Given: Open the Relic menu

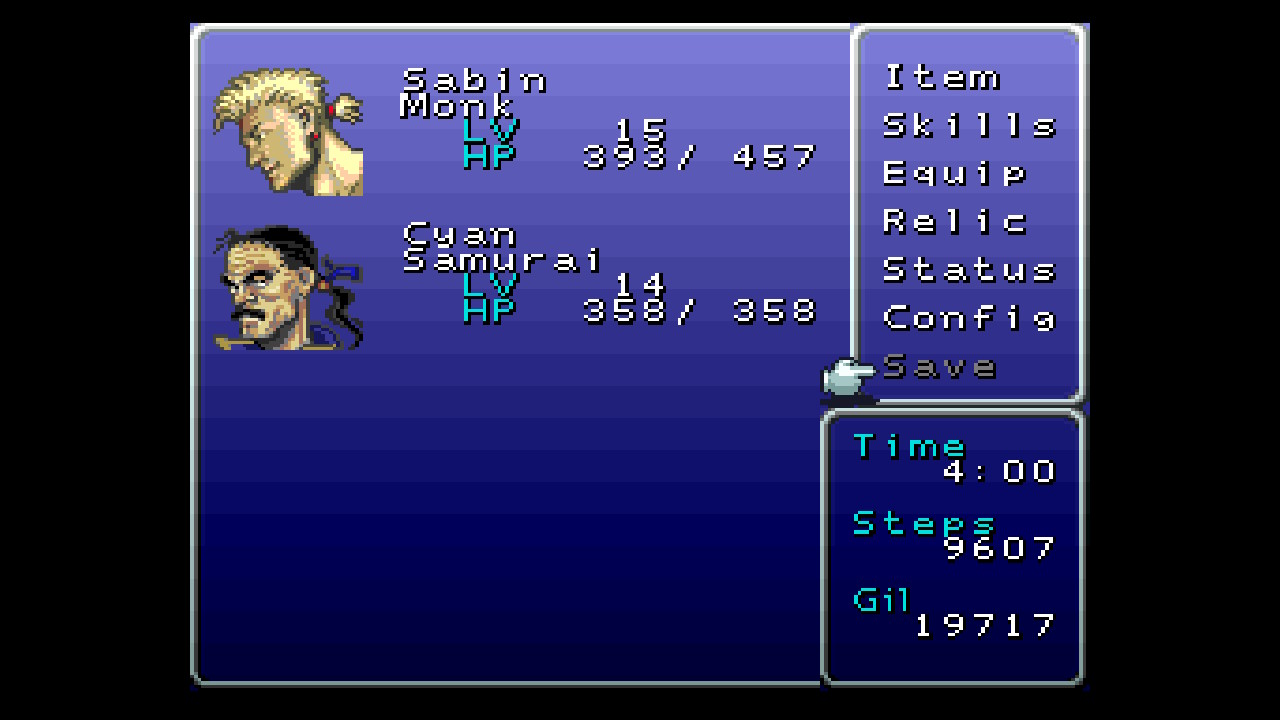Looking at the screenshot, I should pyautogui.click(x=954, y=222).
